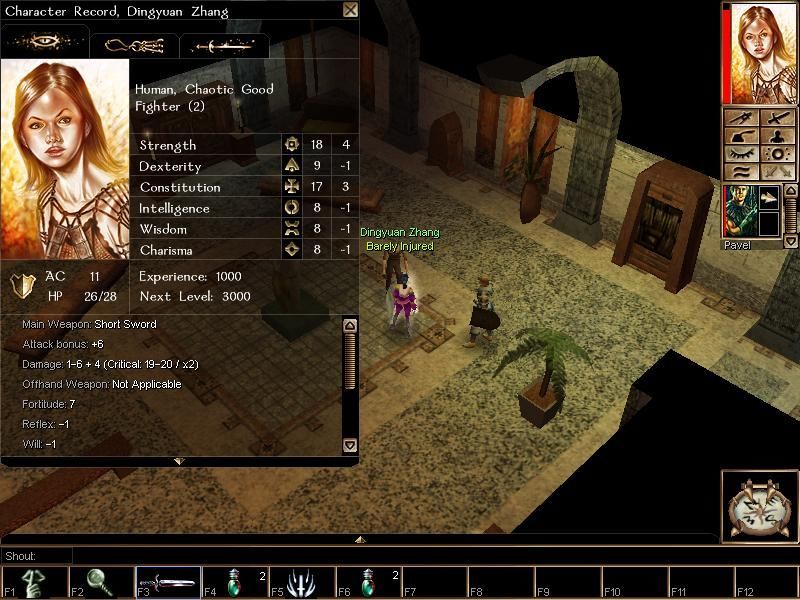
Task: Activate the F1 hotbar slot ability
Action: pos(33,583)
